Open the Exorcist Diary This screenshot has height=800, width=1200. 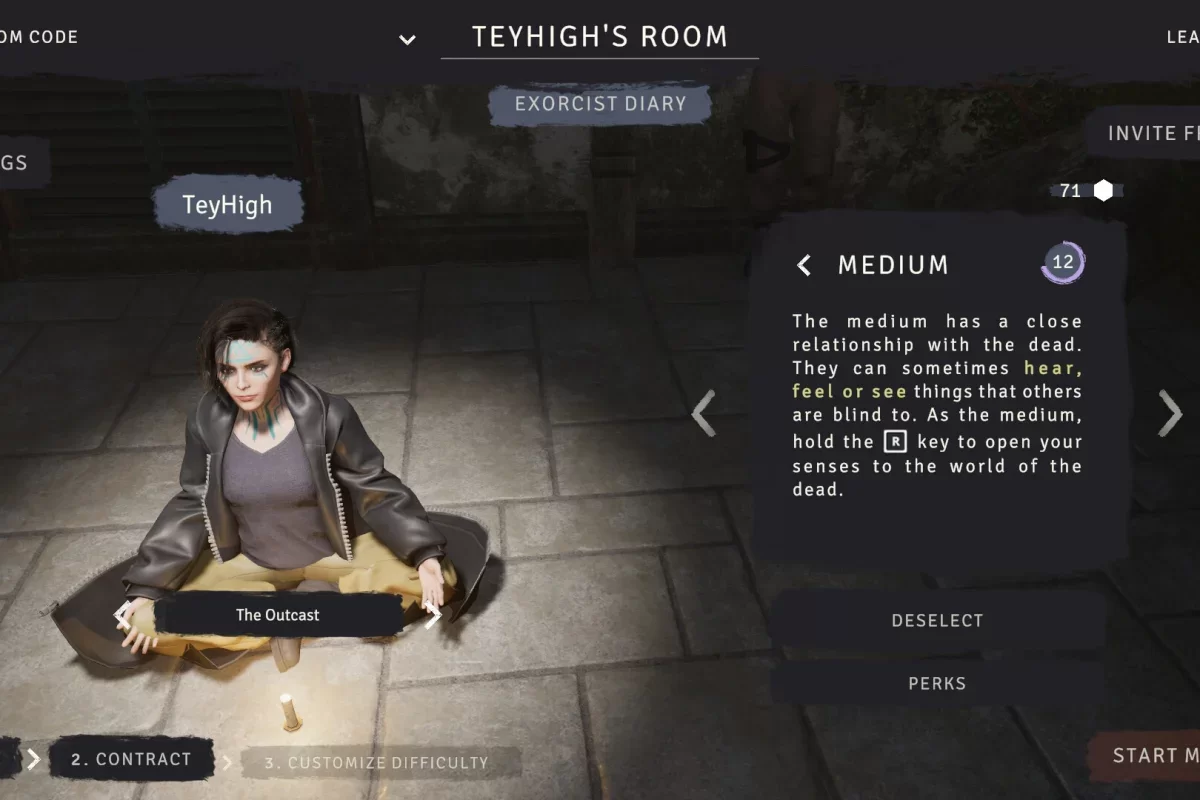(600, 104)
